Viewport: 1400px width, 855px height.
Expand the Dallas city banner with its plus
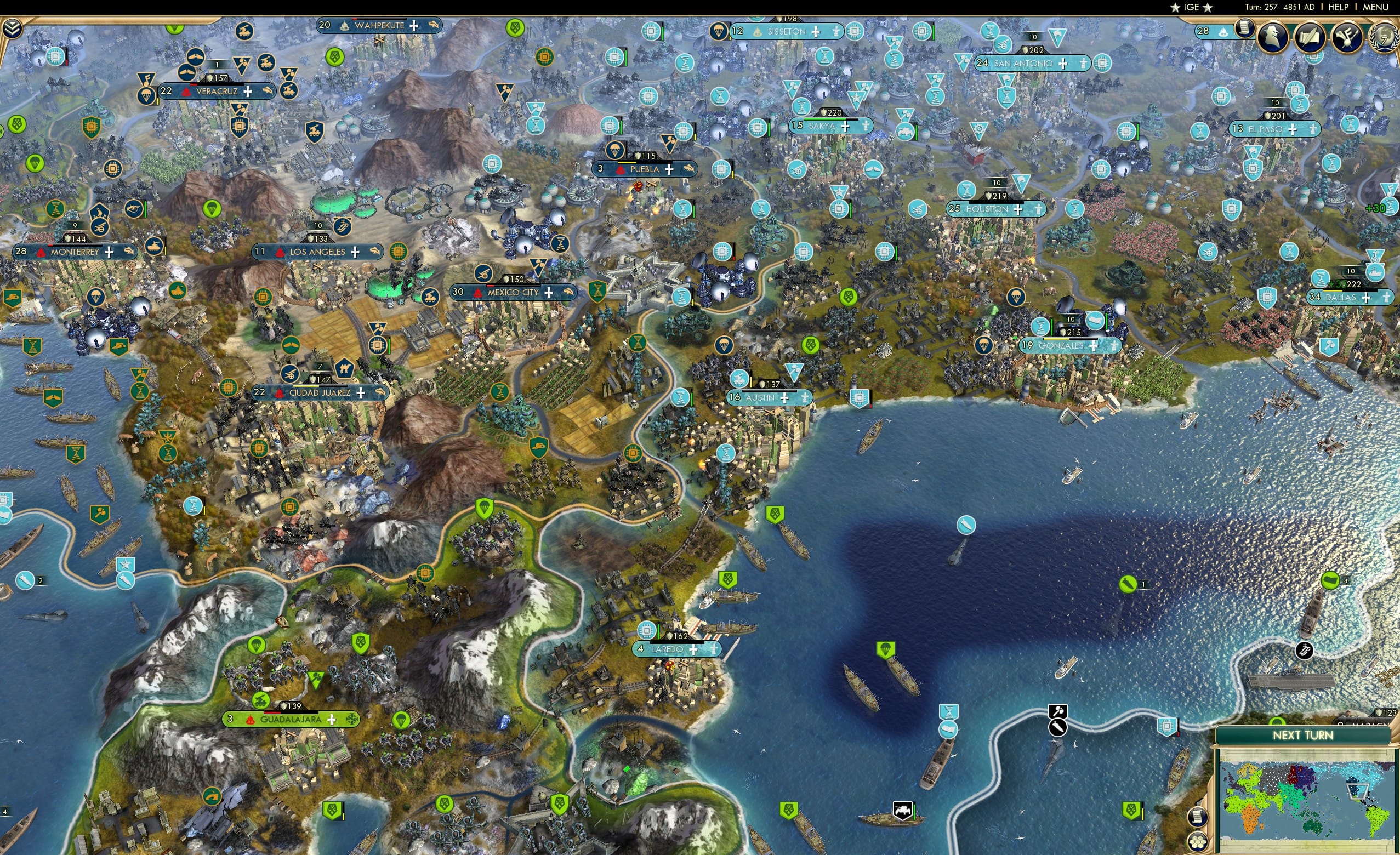(1367, 299)
